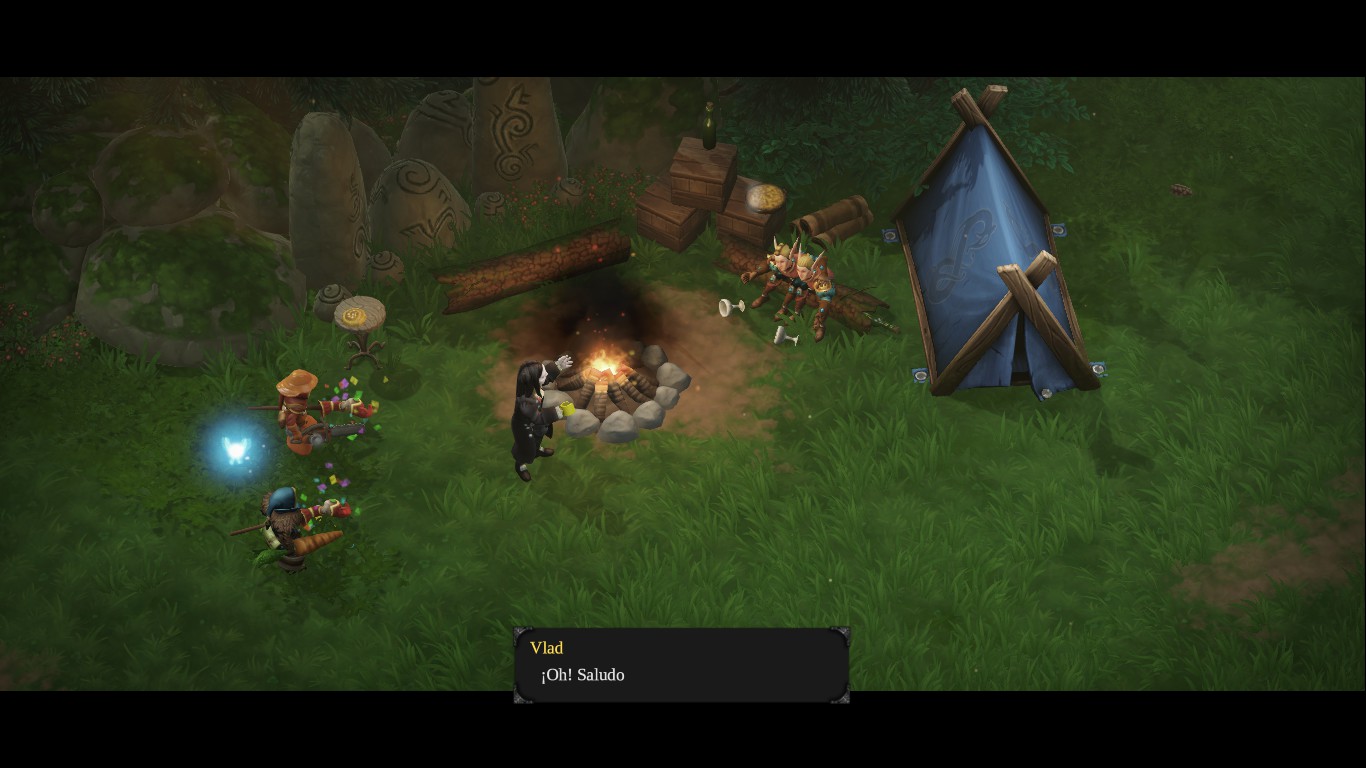
Task: Select the toppled white goblet near the elves
Action: pos(731,305)
